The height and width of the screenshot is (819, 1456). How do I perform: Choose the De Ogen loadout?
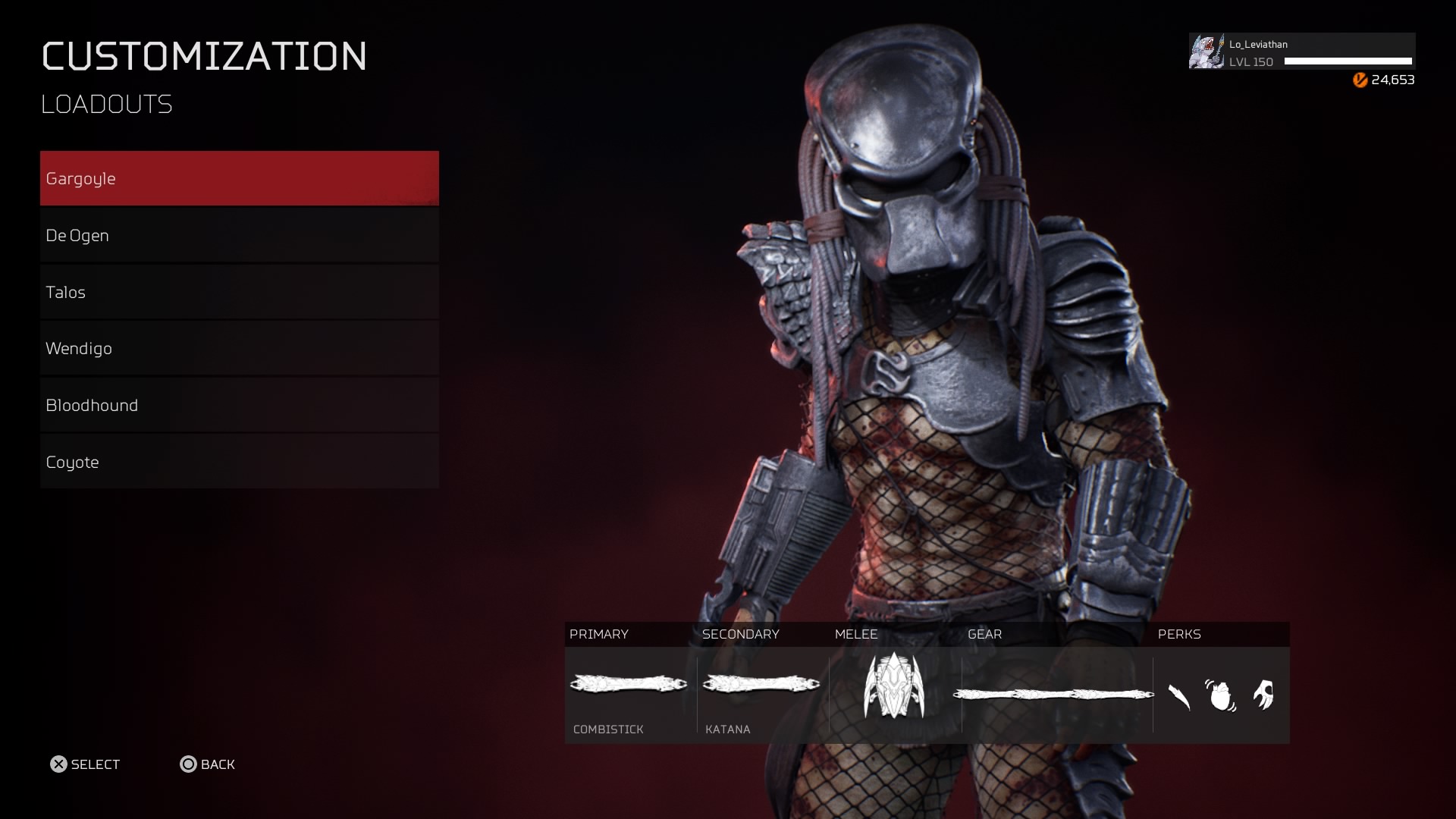[239, 235]
